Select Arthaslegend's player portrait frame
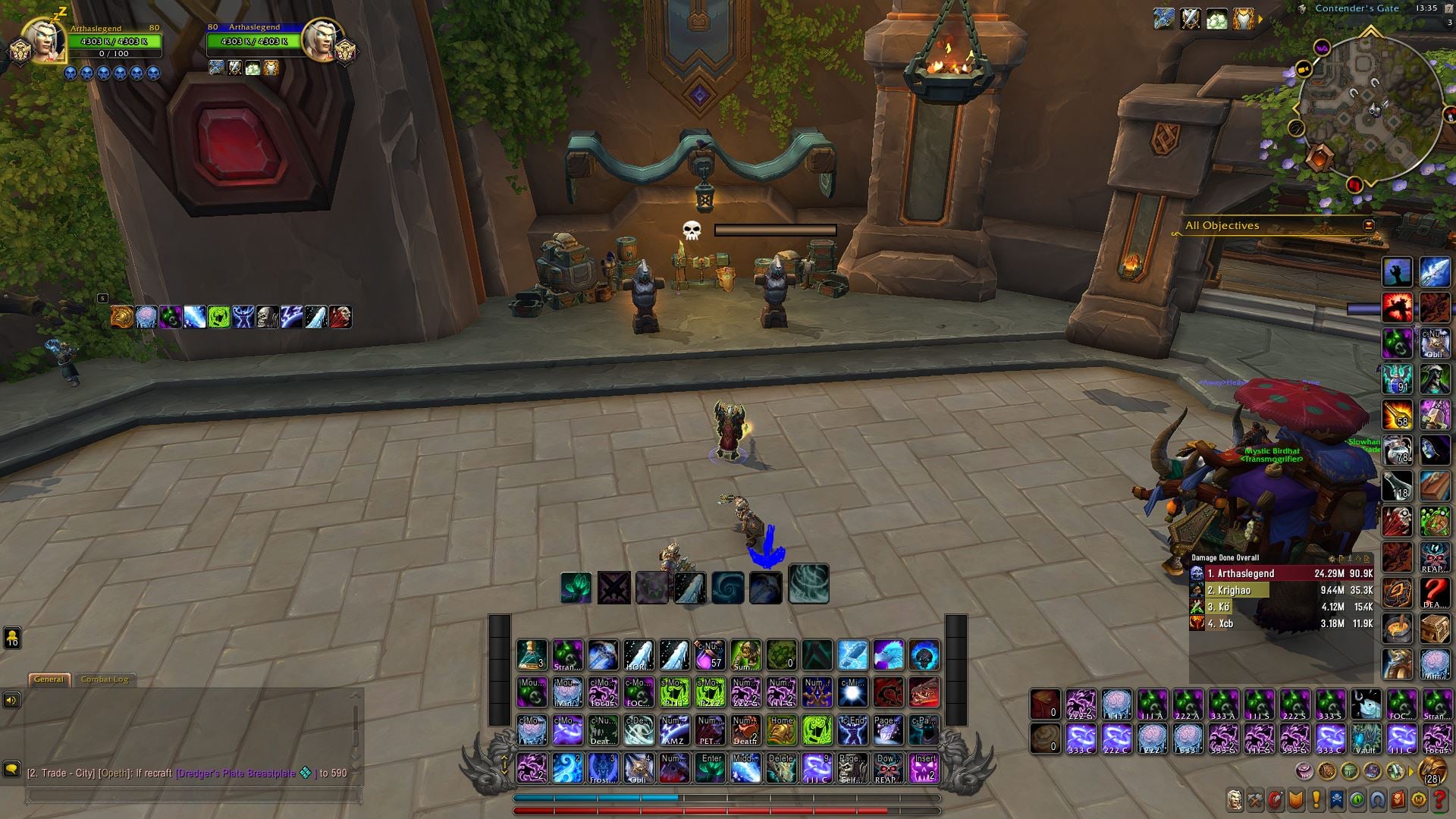 point(44,40)
